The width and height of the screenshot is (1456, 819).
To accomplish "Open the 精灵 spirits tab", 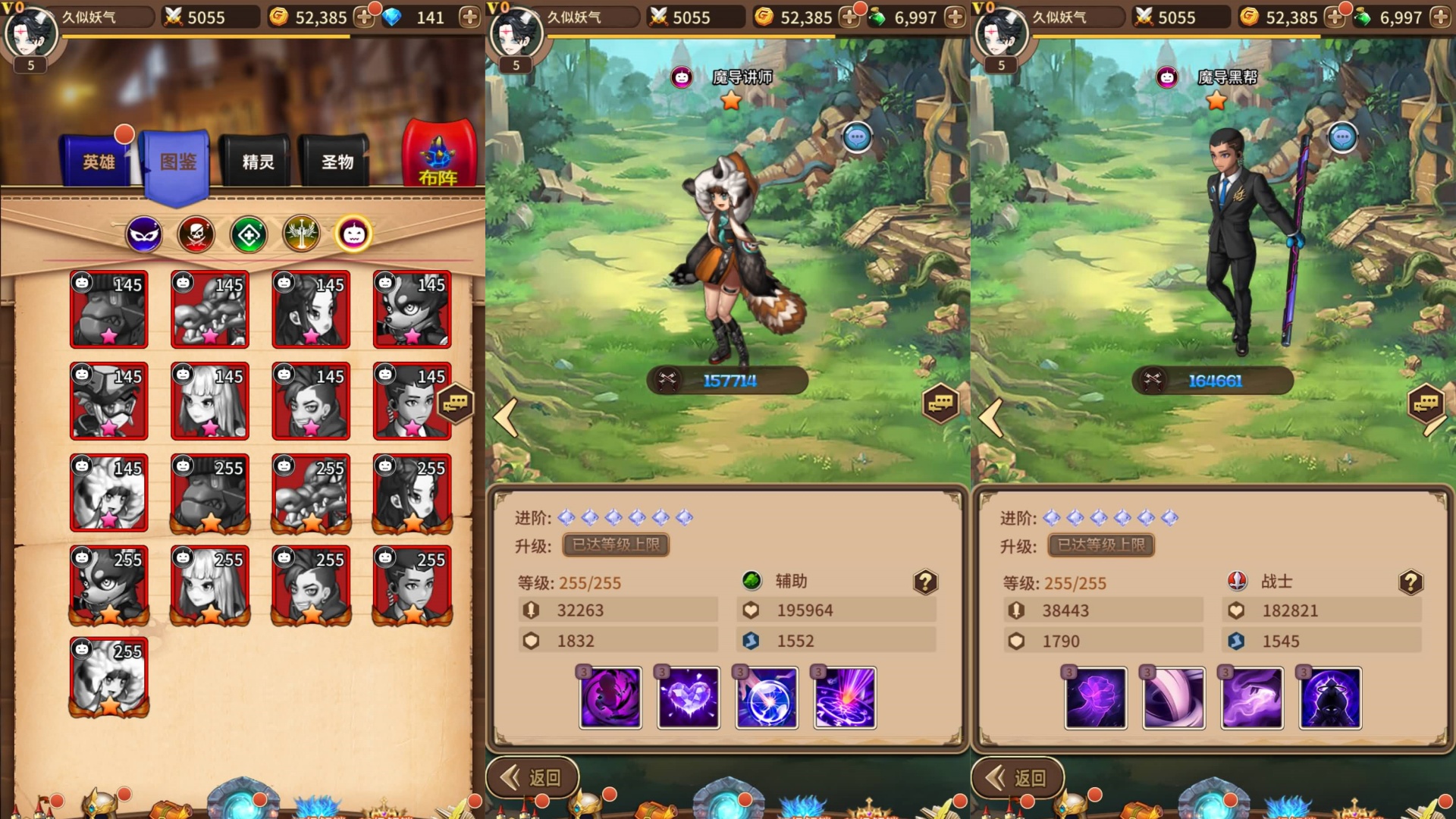I will [258, 162].
